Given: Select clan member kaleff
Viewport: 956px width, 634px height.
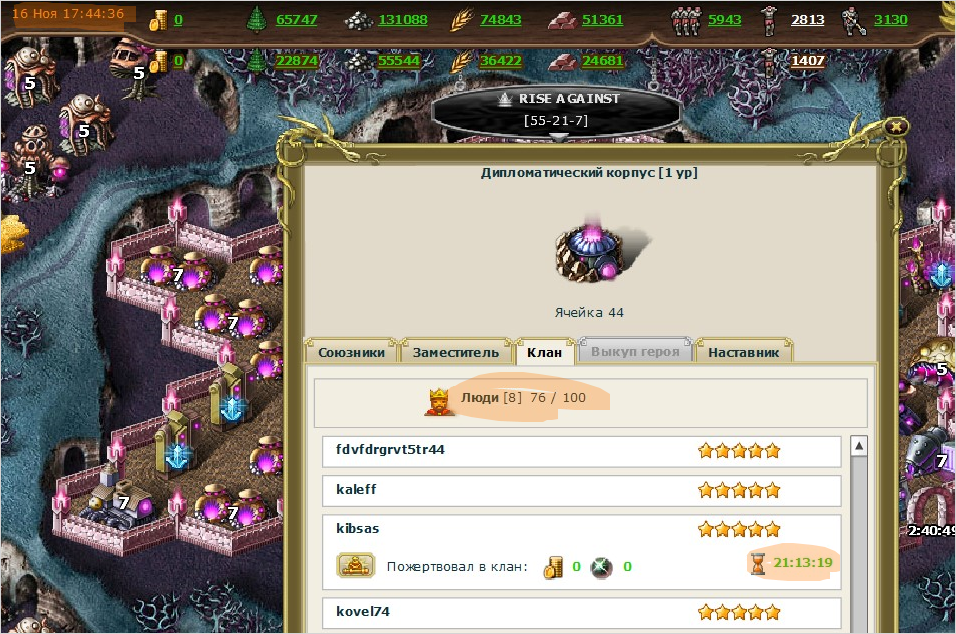Looking at the screenshot, I should [356, 489].
